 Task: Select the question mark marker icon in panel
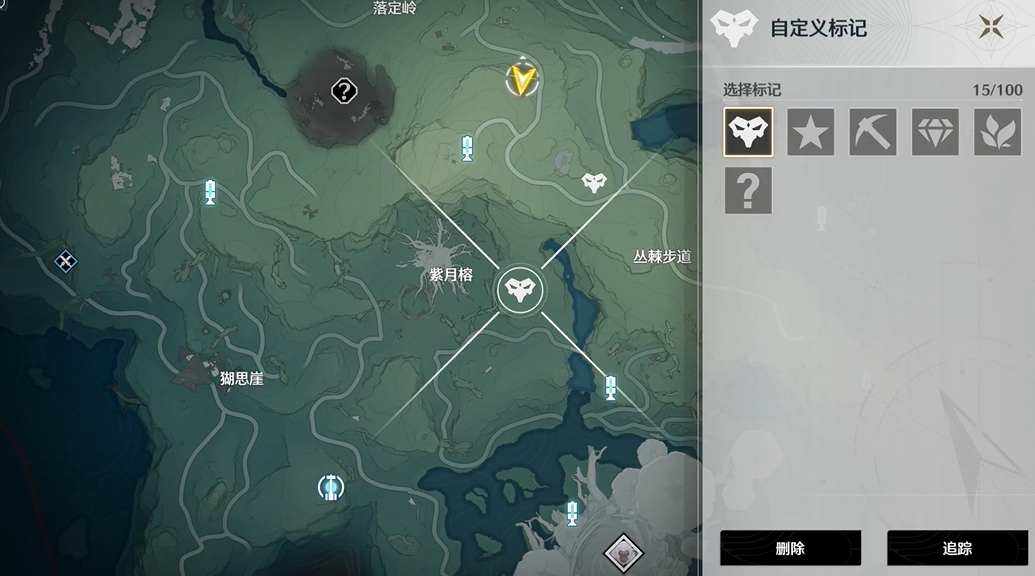(748, 190)
